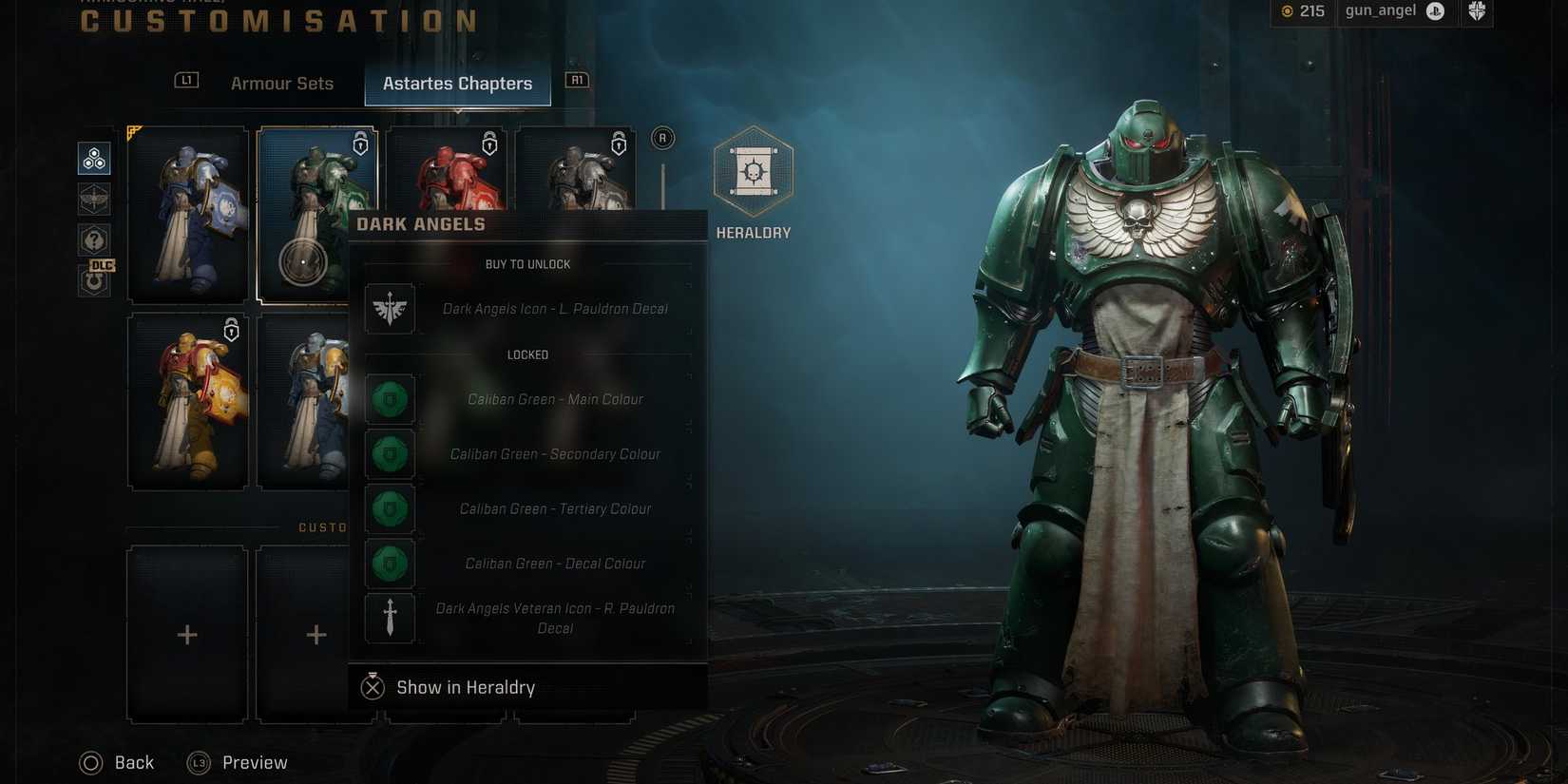
Task: Click the winged emblem filter in sidebar
Action: click(94, 199)
